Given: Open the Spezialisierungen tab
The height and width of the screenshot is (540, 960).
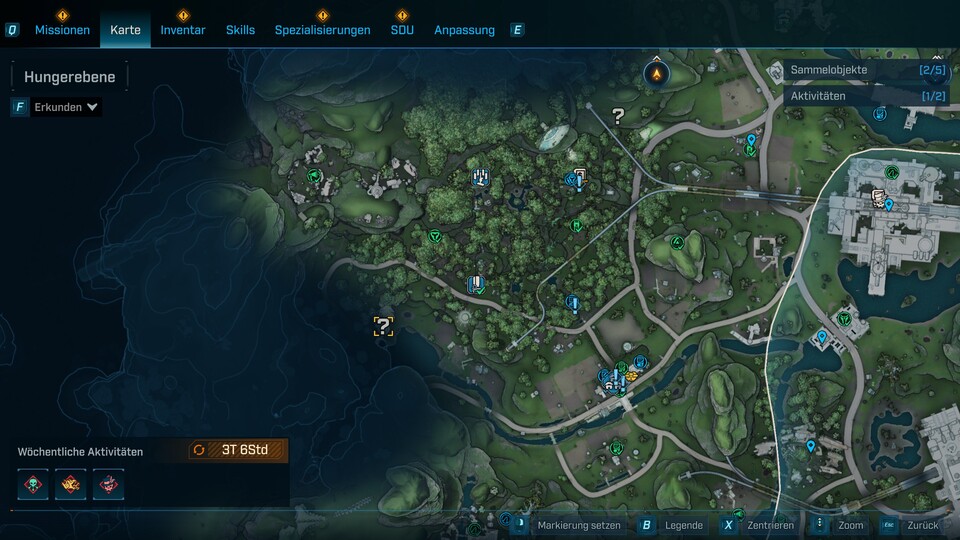Looking at the screenshot, I should click(322, 30).
